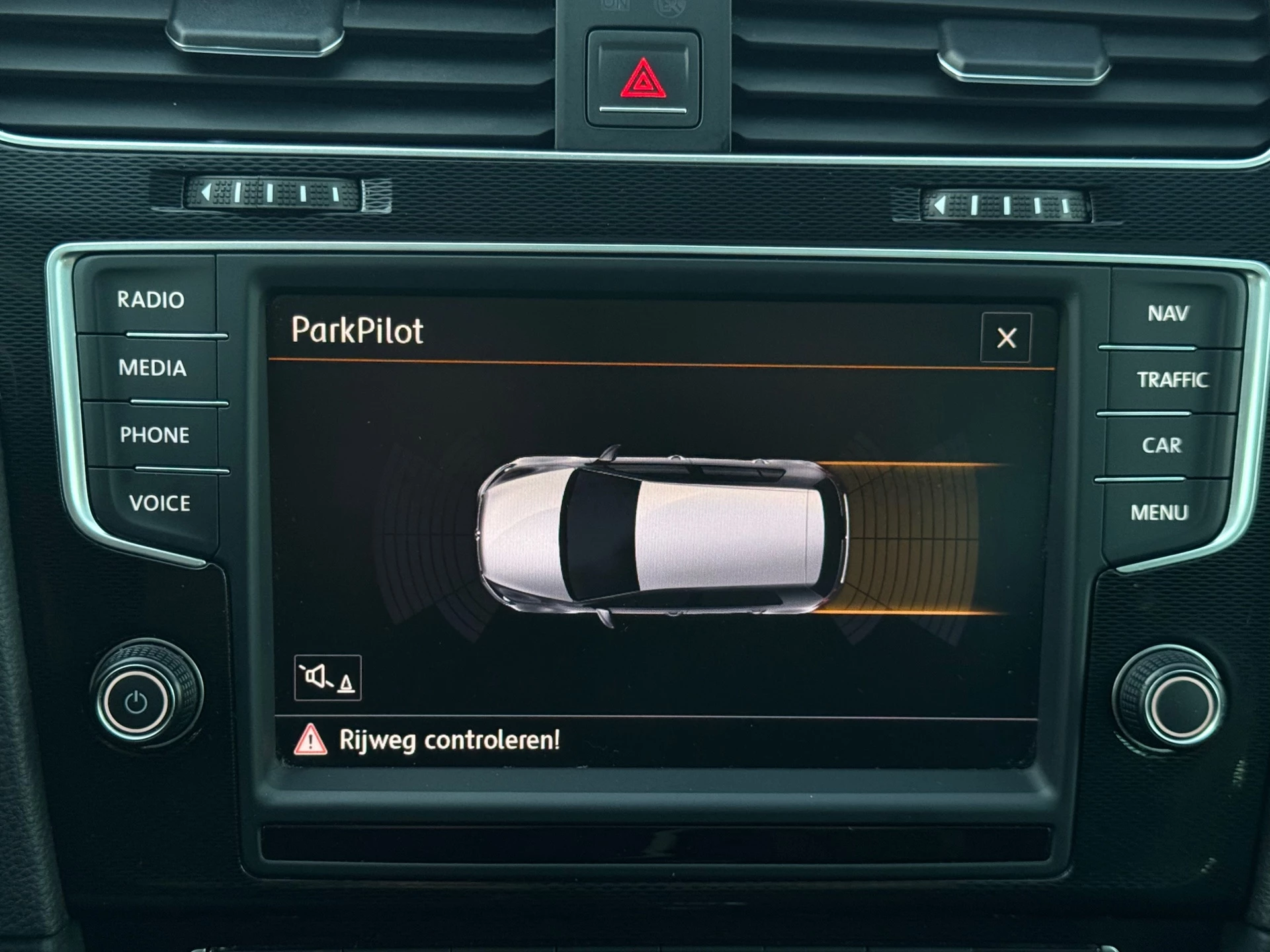1270x952 pixels.
Task: Click the power knob
Action: [x=137, y=702]
